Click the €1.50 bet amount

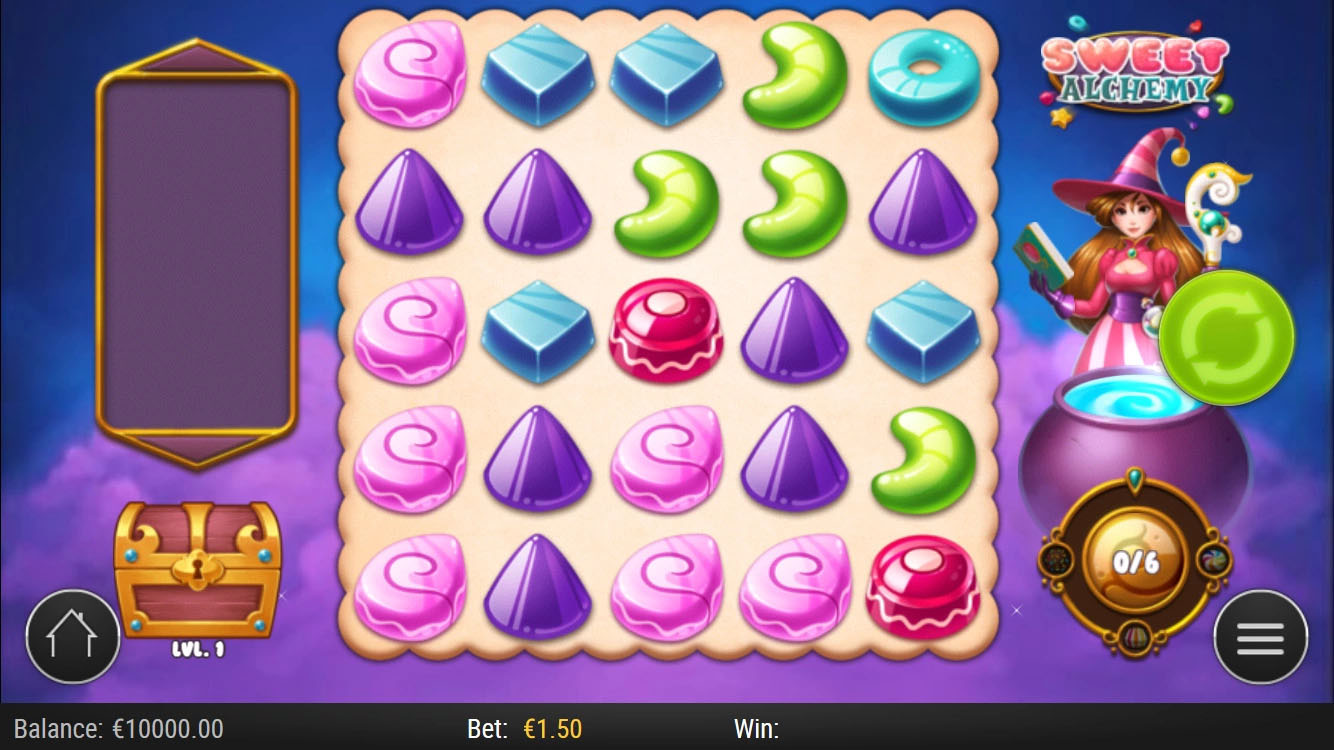click(554, 730)
